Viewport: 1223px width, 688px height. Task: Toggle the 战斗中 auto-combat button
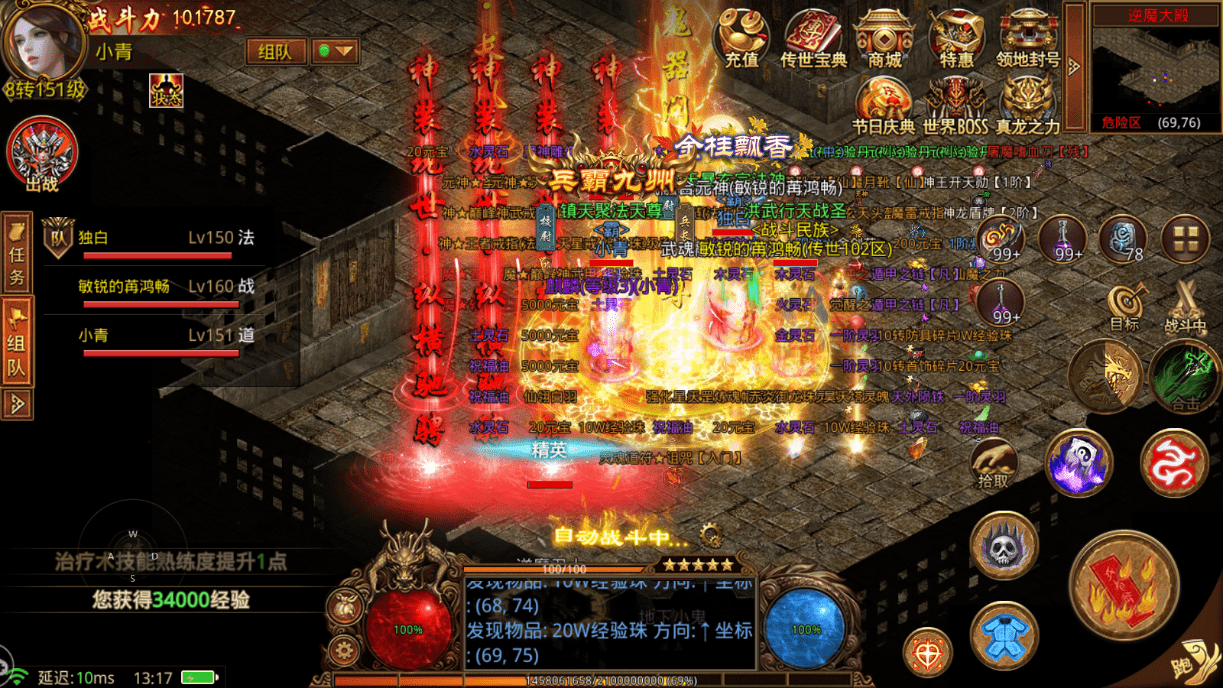point(1185,307)
